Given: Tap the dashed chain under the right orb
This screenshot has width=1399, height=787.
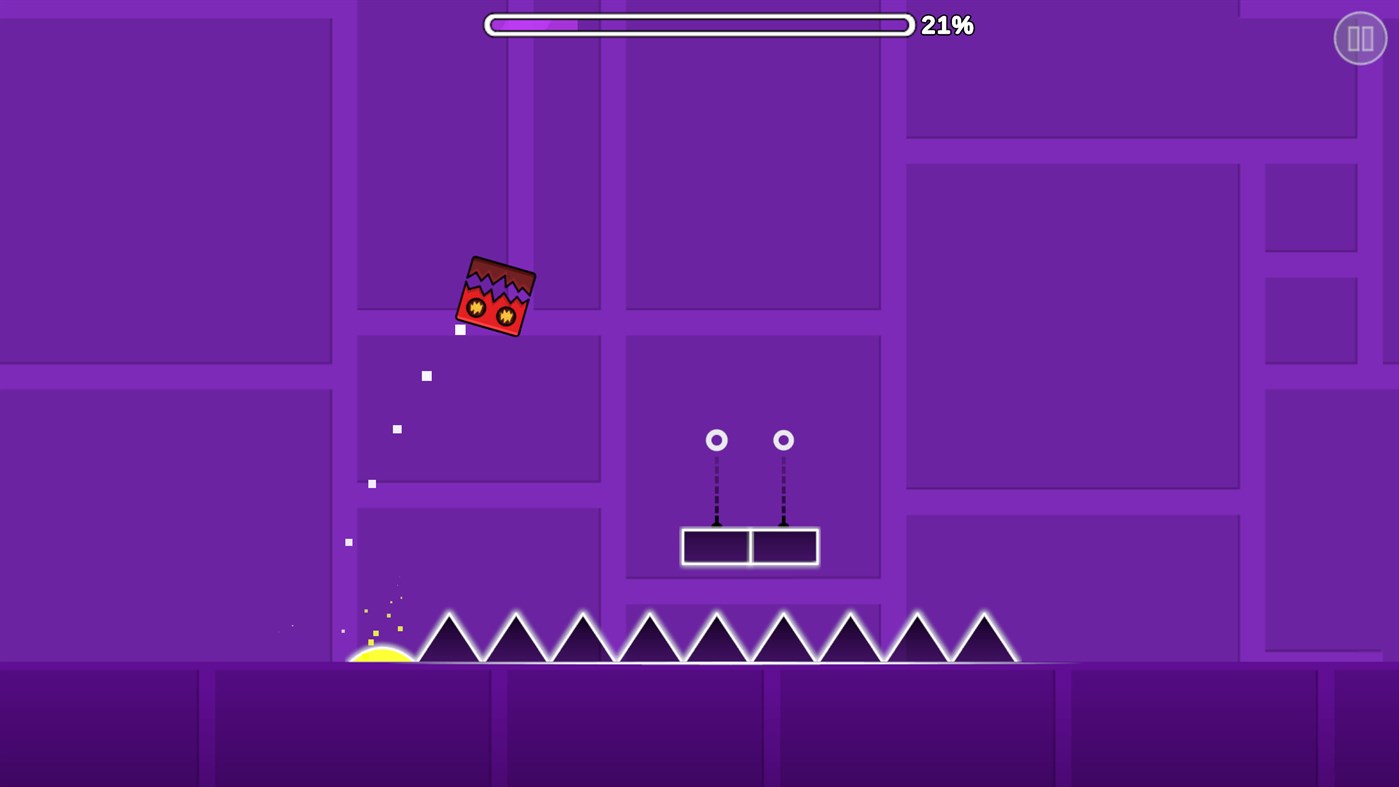Looking at the screenshot, I should [x=784, y=490].
